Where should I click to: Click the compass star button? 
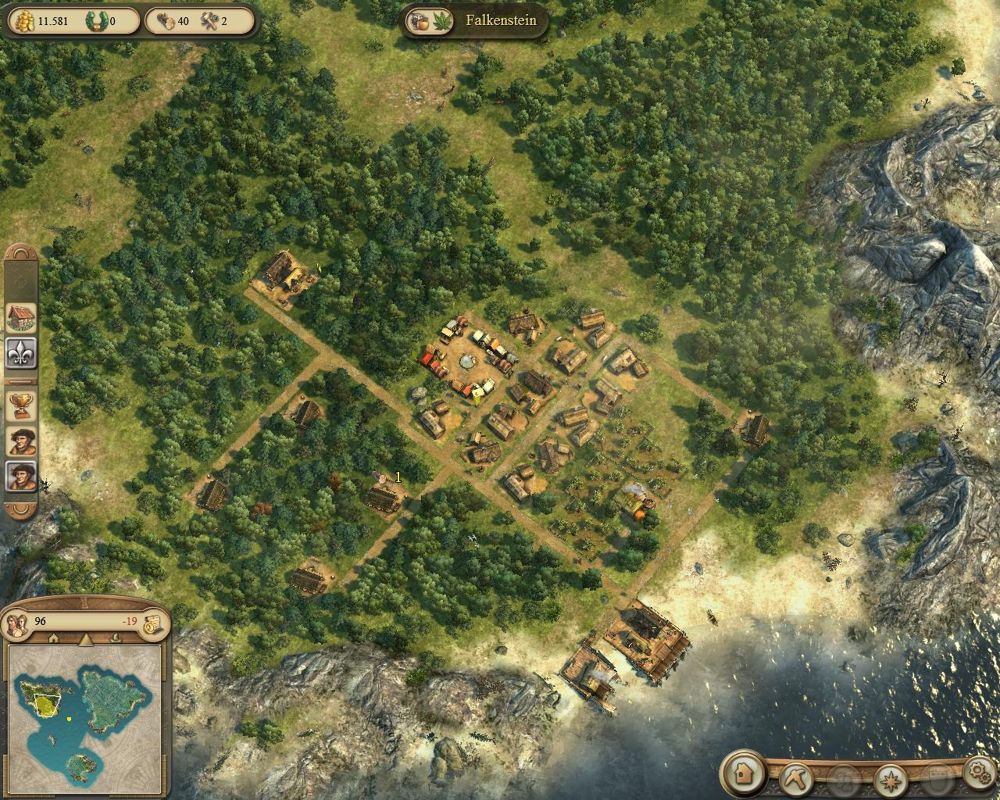(890, 778)
